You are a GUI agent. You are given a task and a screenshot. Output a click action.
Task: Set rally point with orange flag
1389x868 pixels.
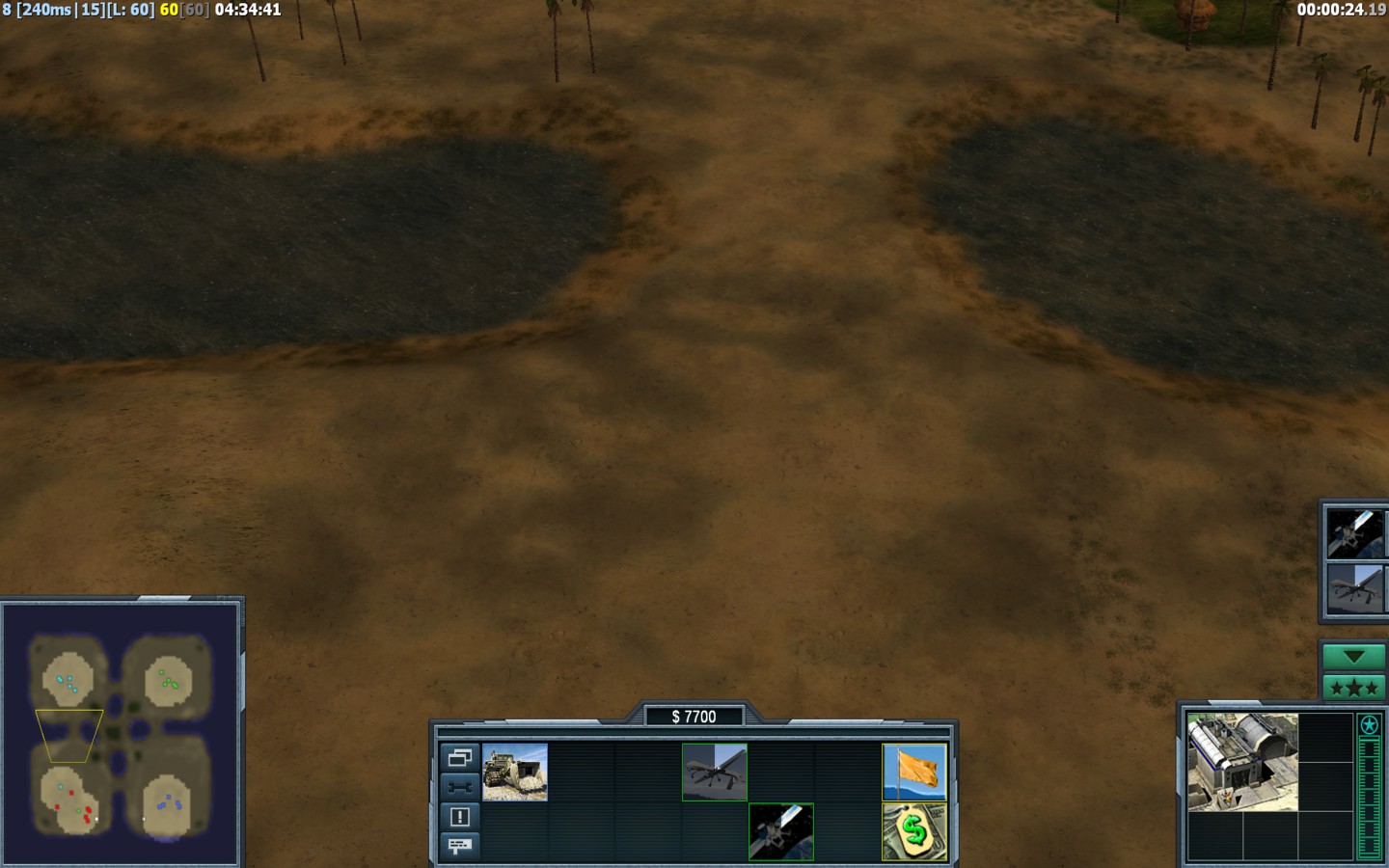[x=914, y=772]
